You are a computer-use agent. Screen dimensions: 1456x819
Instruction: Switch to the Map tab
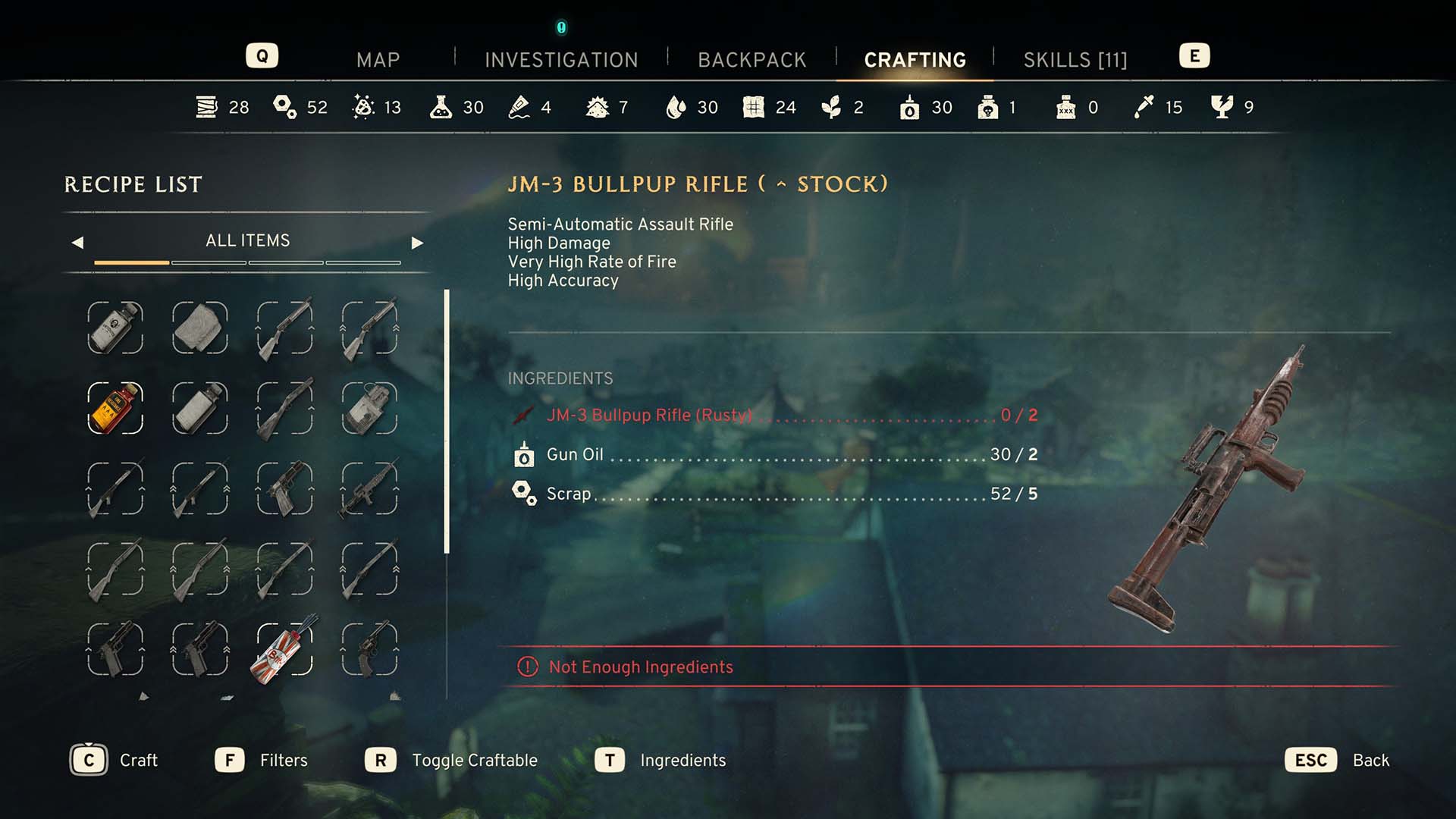point(378,60)
